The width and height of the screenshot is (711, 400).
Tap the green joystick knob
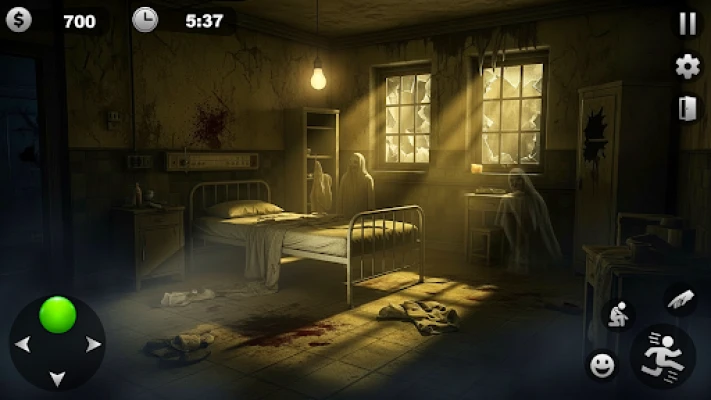coord(57,314)
